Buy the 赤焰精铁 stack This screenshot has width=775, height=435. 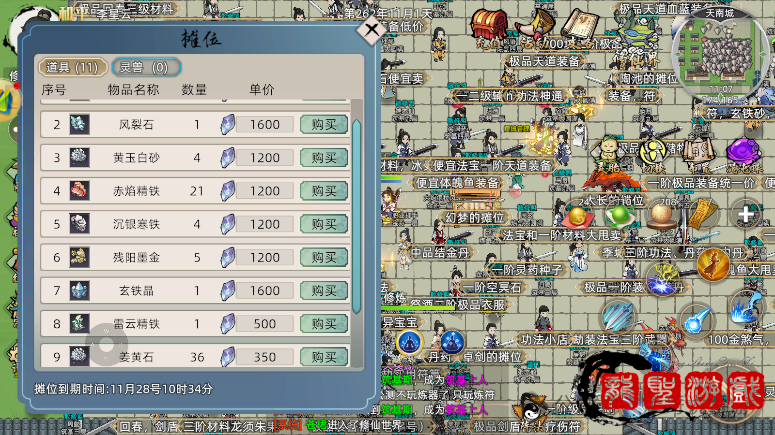[x=324, y=191]
